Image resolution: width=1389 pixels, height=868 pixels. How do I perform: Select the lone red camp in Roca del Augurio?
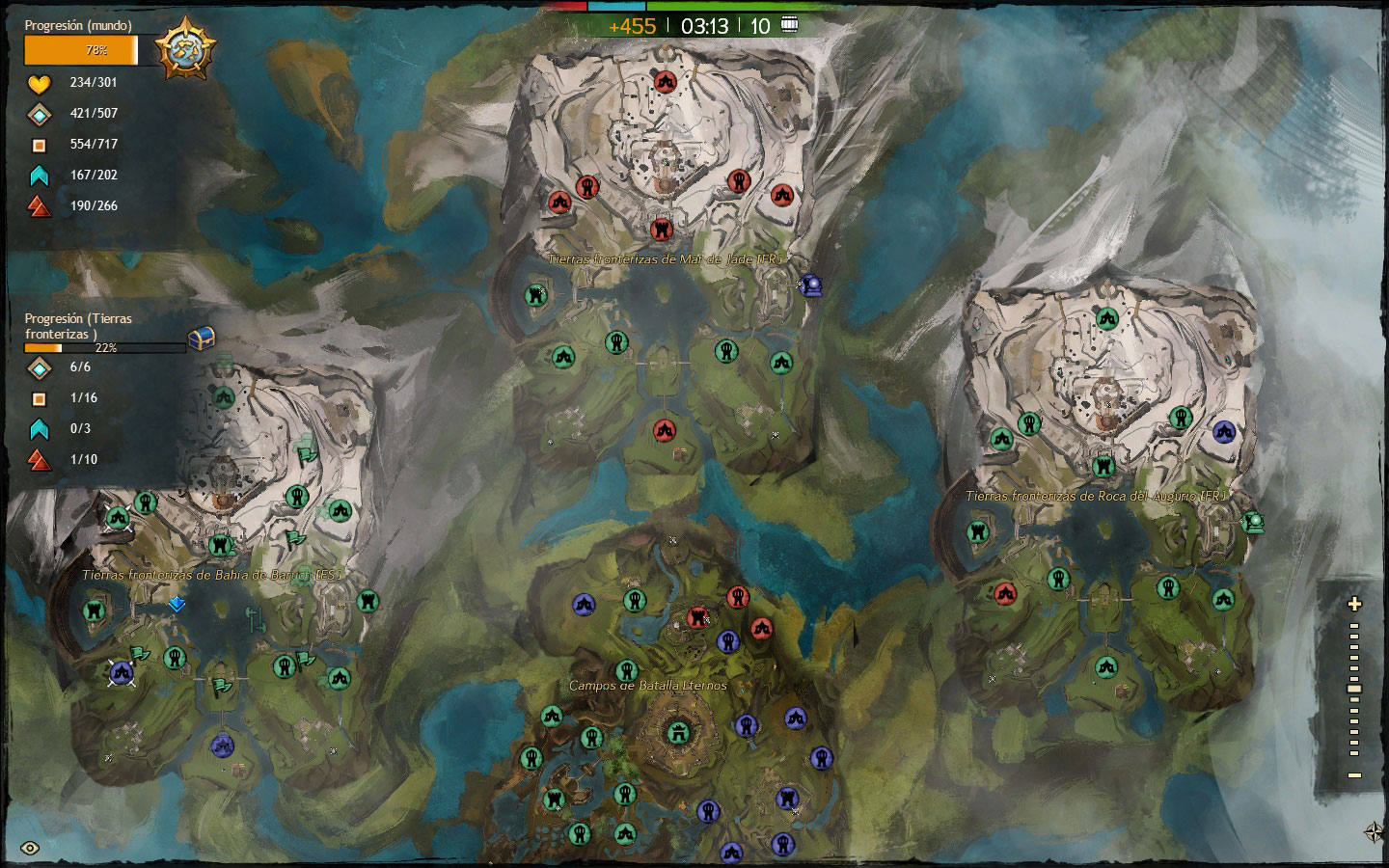(x=1005, y=593)
